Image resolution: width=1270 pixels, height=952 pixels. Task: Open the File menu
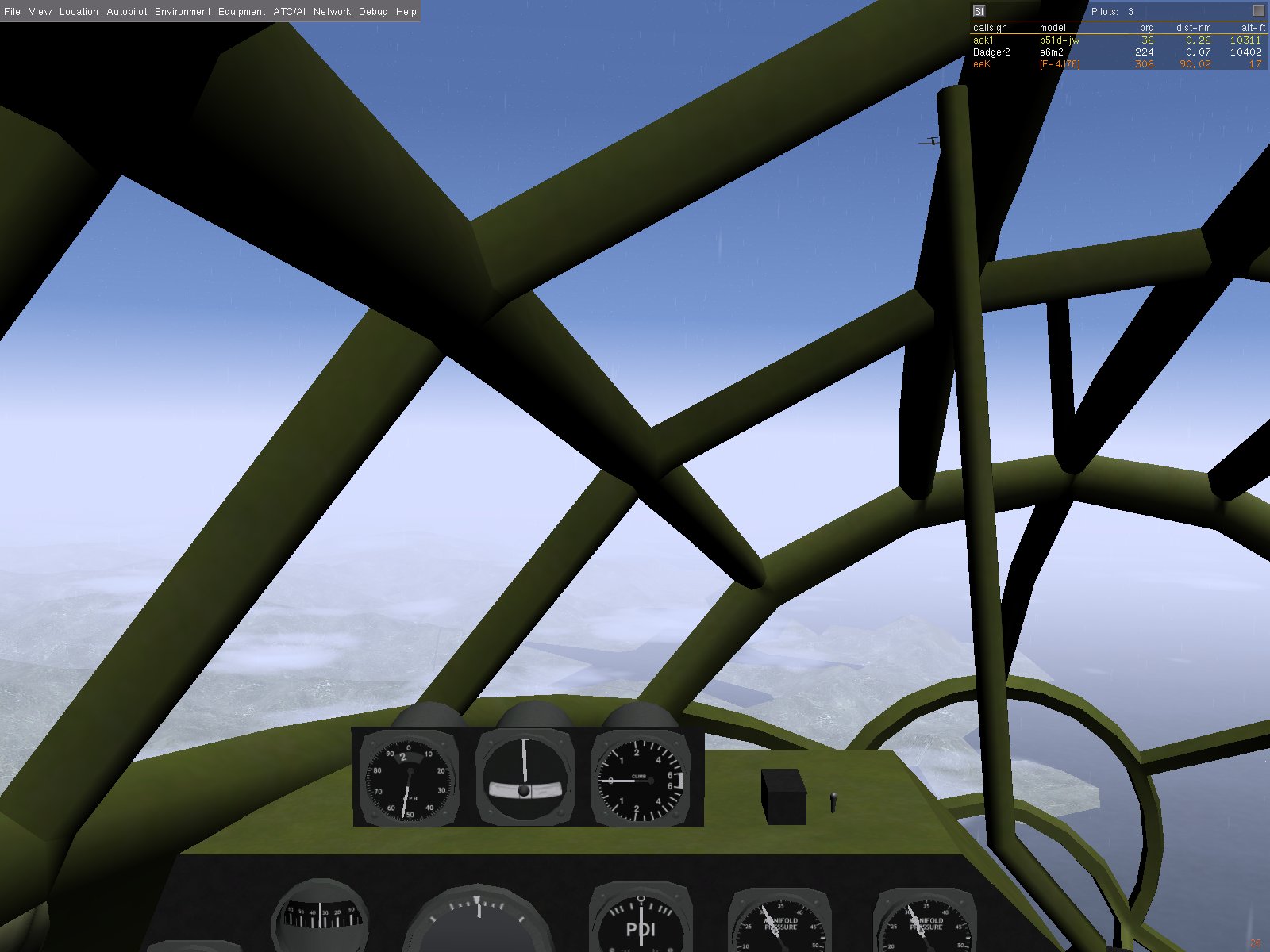coord(12,12)
